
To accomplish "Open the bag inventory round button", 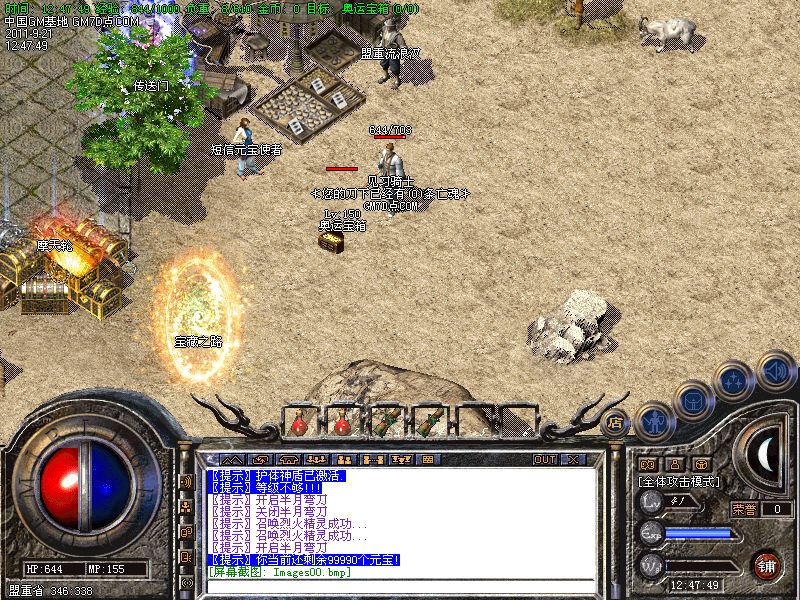I will [692, 401].
